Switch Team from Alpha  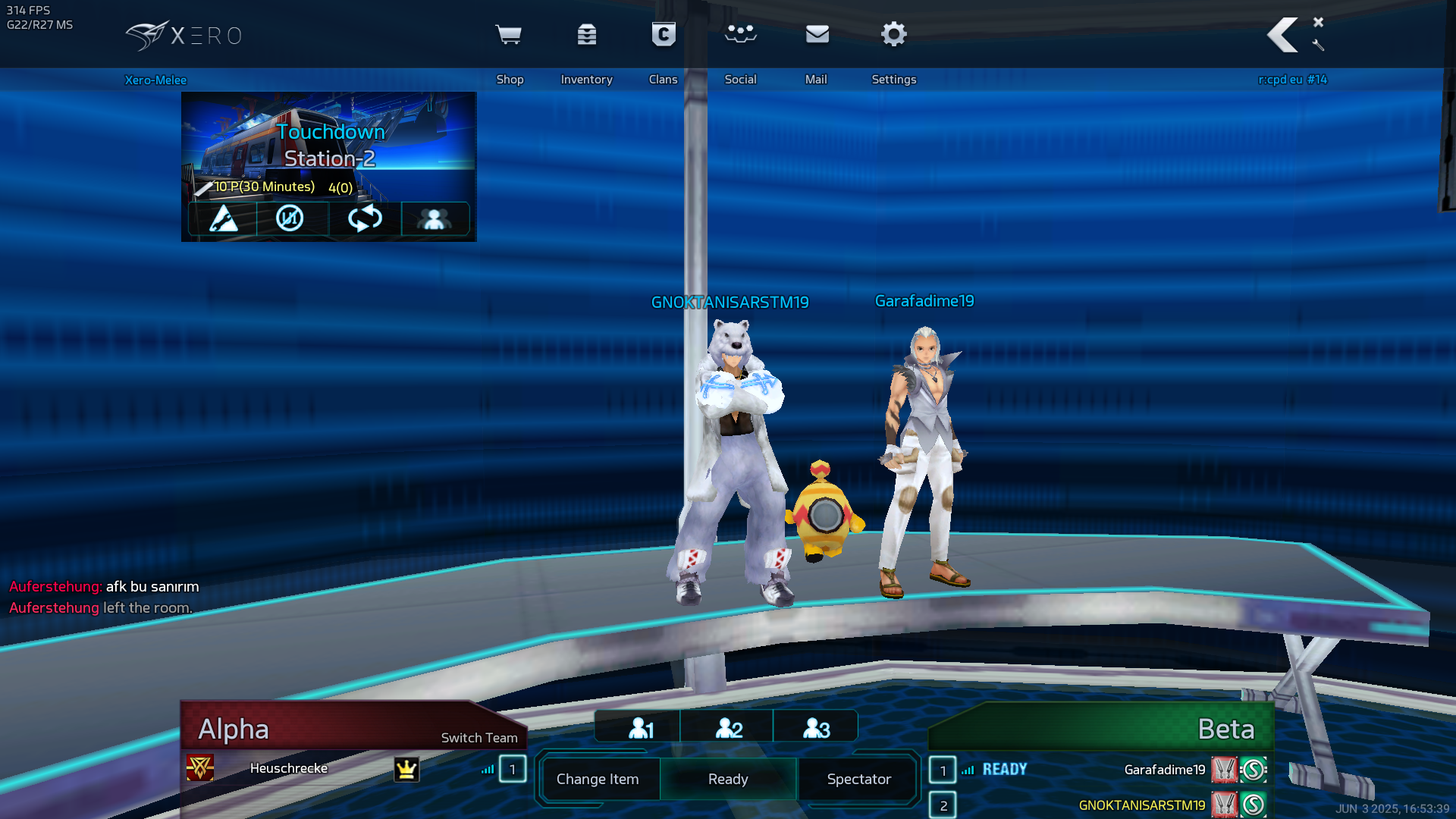(479, 738)
